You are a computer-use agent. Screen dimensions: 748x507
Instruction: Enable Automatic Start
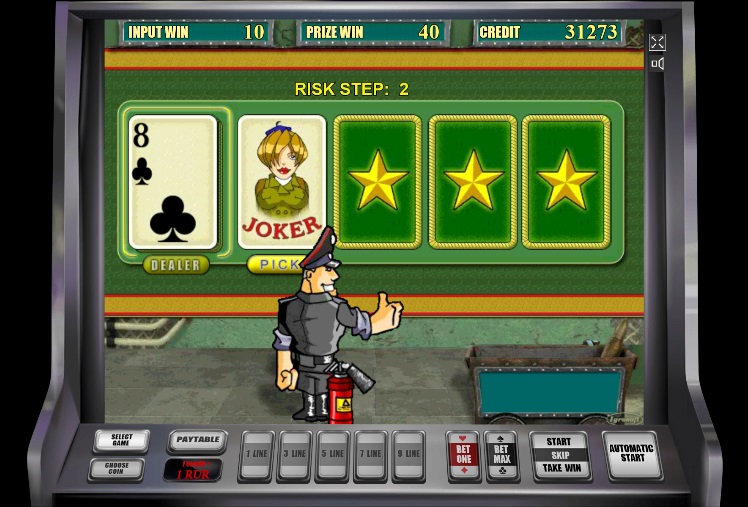tap(632, 454)
